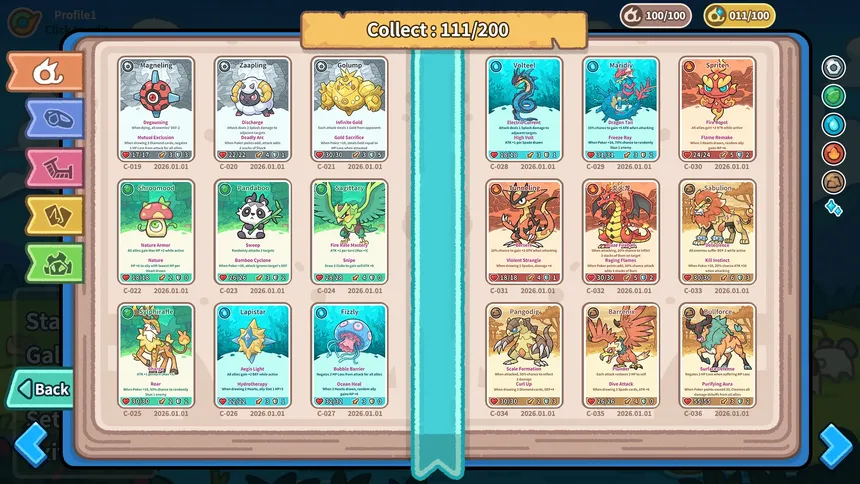Choose the Fizzly jellyfish card
The height and width of the screenshot is (484, 860).
(349, 356)
